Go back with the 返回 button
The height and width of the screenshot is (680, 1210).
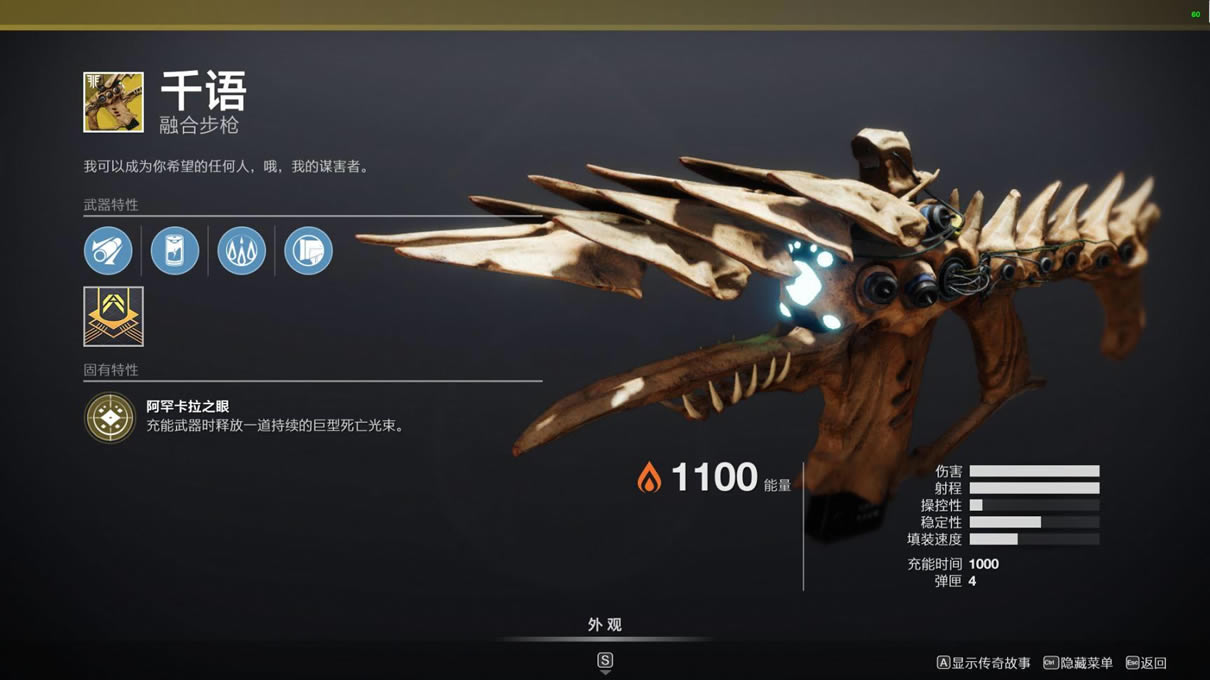click(x=1146, y=663)
